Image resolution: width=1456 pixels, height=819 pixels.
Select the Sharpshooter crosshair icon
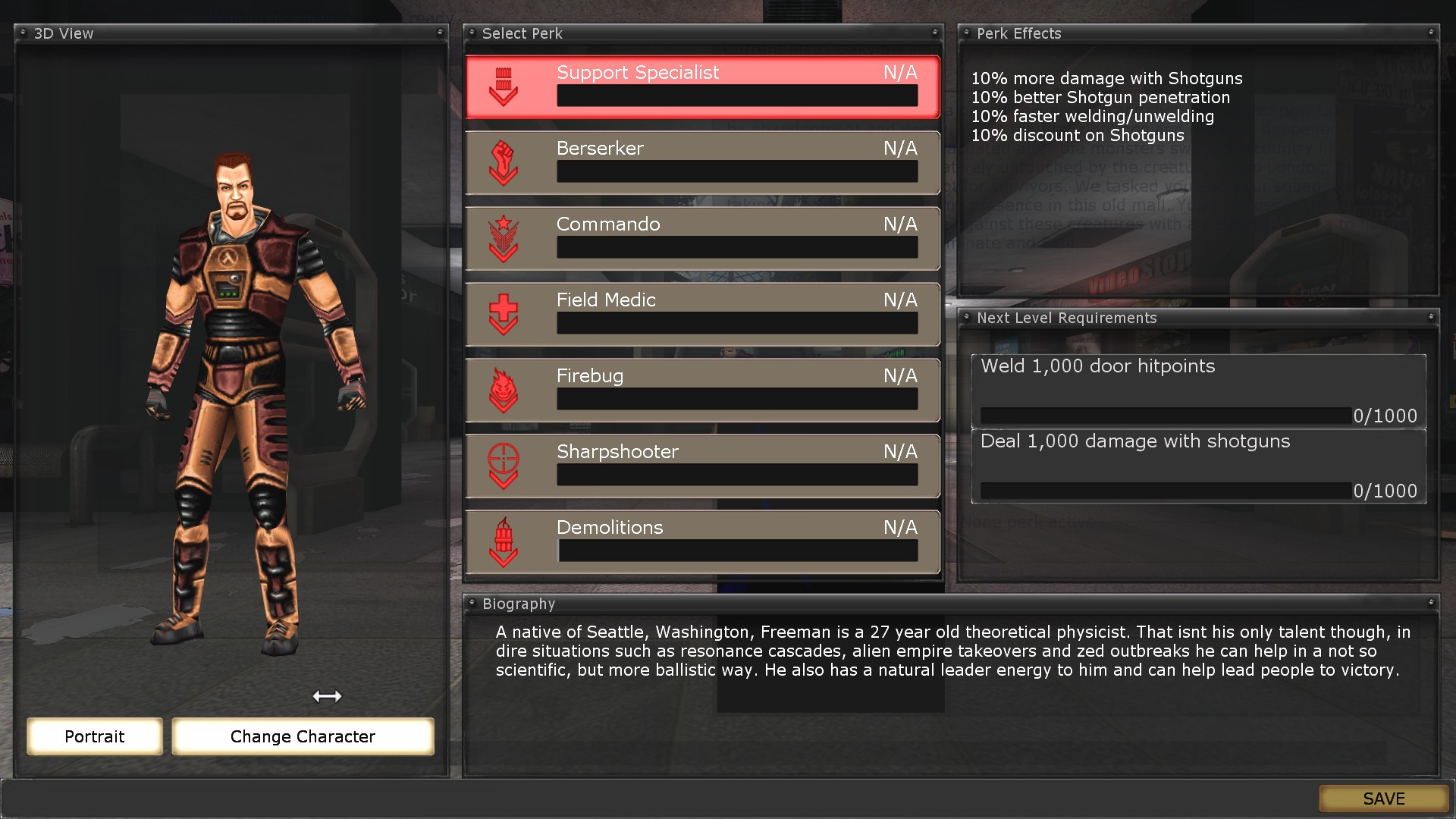503,465
